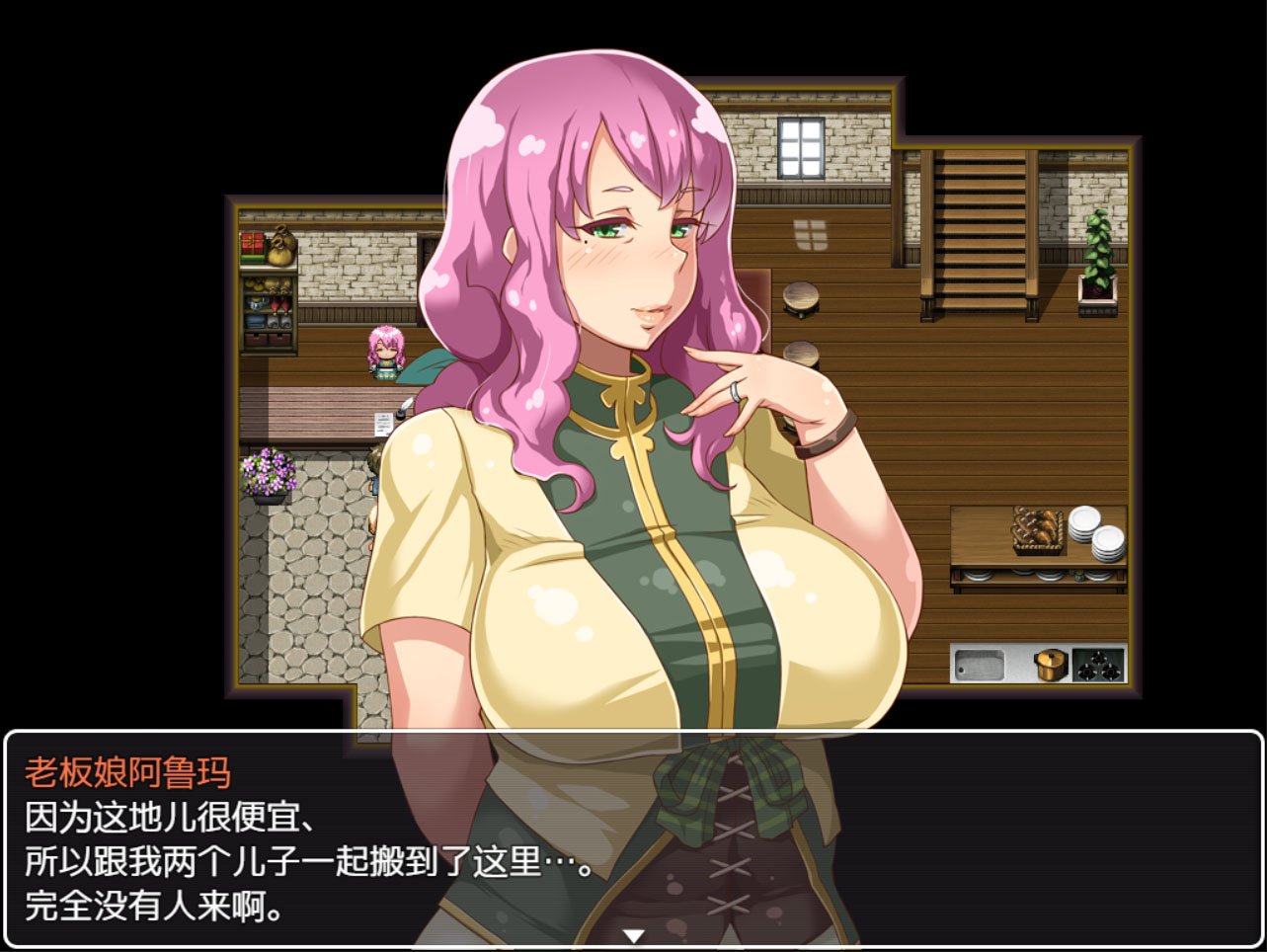
Task: Click the purple flower pot by the counter
Action: (x=269, y=472)
